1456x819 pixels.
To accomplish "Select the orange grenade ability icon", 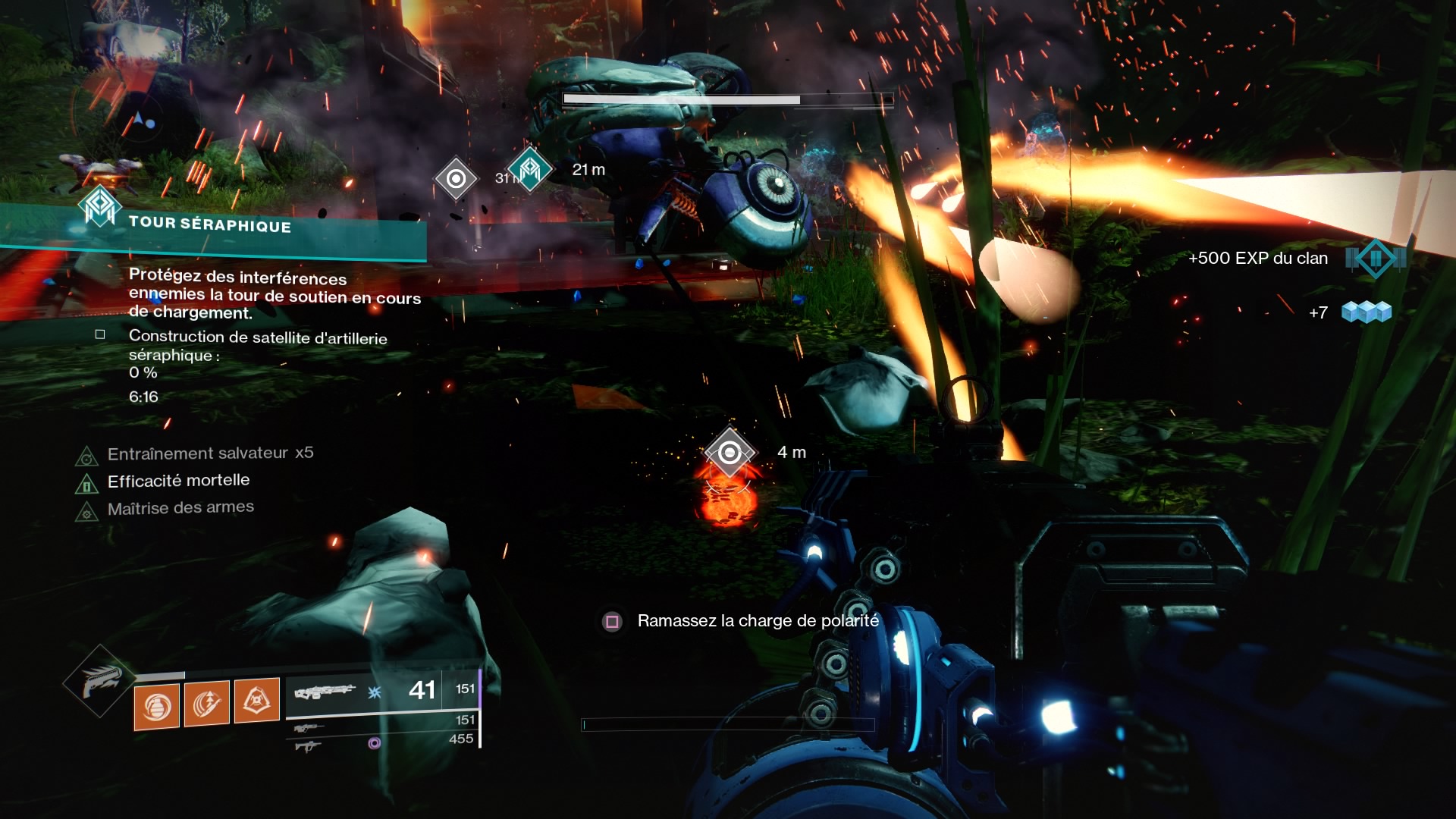I will click(x=157, y=707).
